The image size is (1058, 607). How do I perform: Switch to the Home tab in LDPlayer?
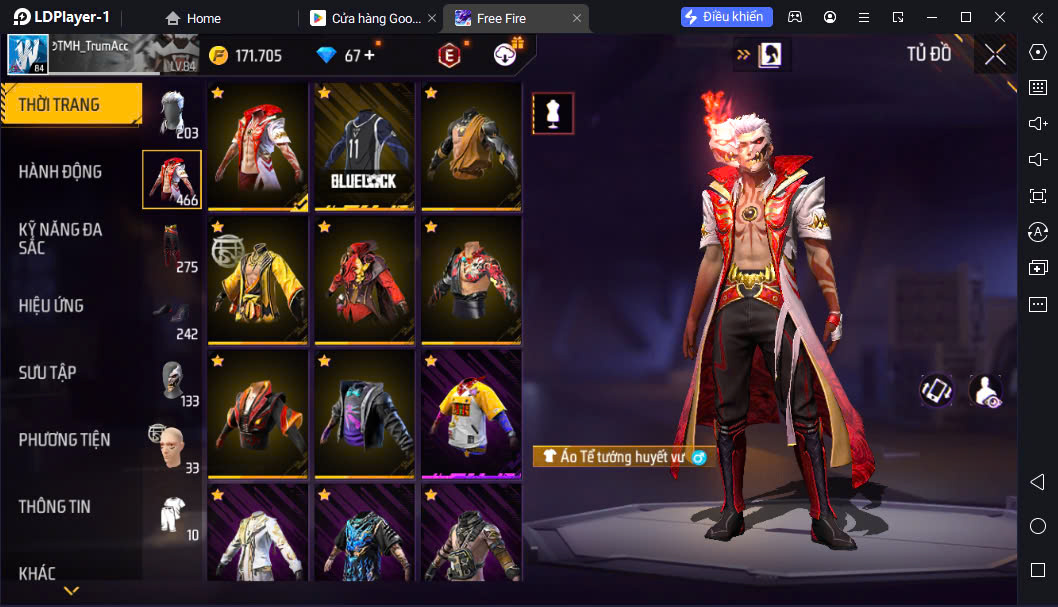point(193,18)
